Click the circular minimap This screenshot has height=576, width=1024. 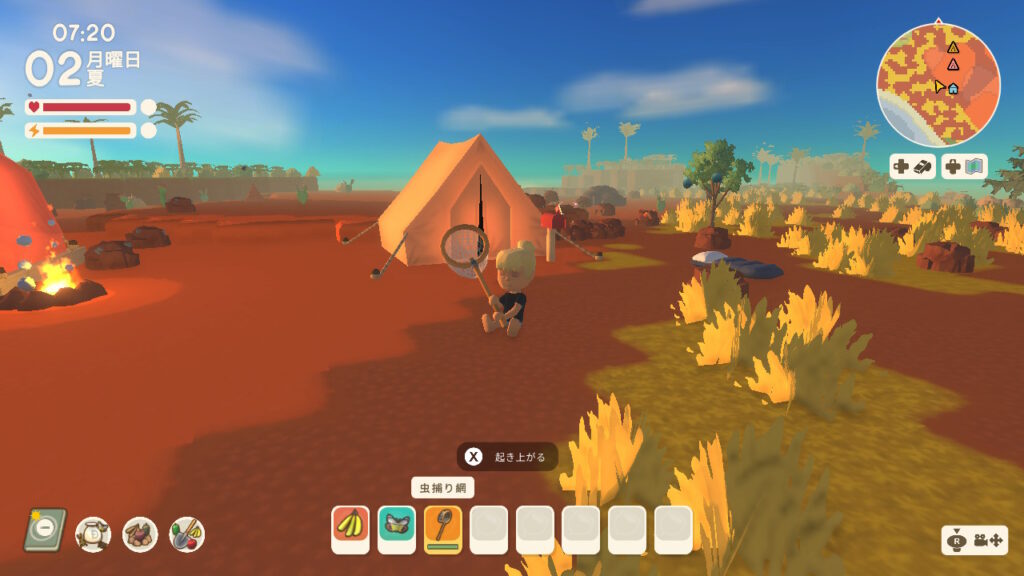[938, 86]
